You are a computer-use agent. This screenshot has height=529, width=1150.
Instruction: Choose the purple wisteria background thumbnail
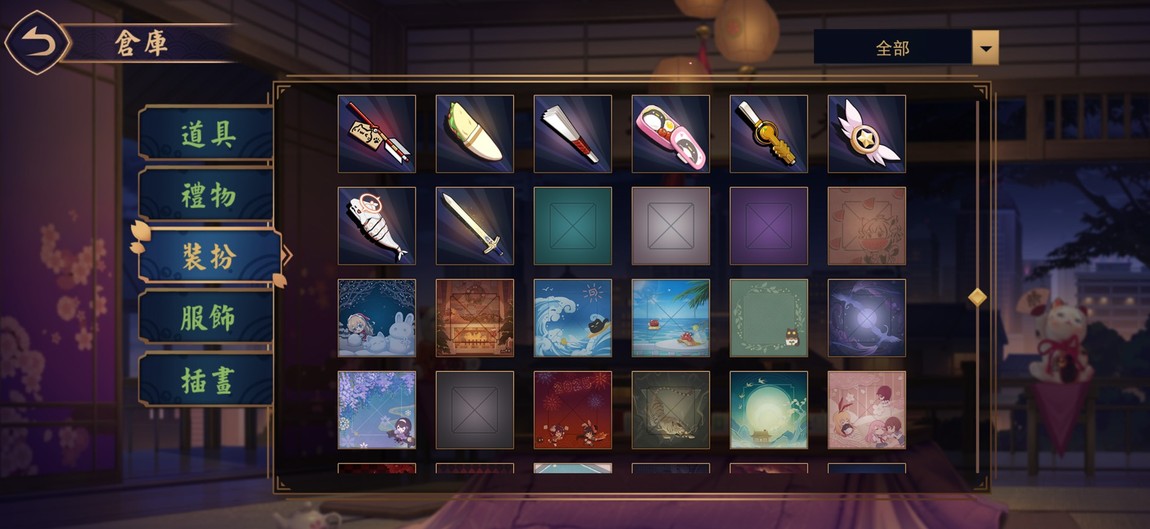[377, 410]
